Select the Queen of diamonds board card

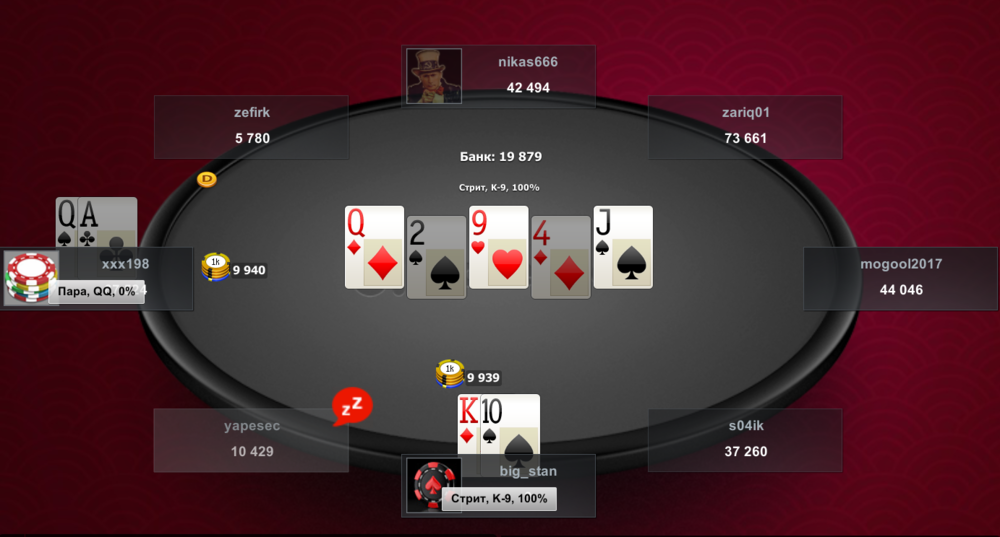[374, 248]
